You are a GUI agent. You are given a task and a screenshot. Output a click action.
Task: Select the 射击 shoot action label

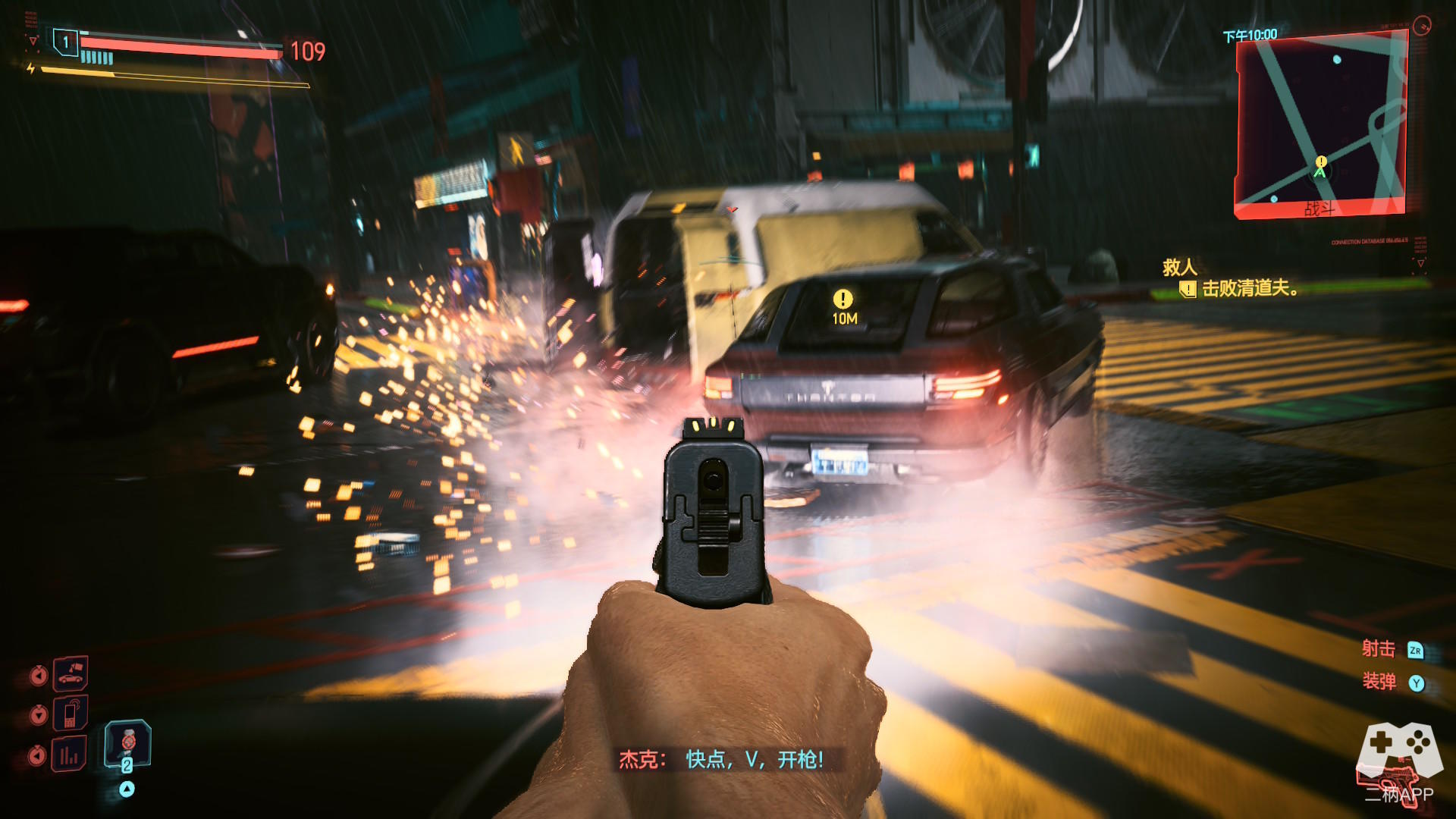[1378, 649]
